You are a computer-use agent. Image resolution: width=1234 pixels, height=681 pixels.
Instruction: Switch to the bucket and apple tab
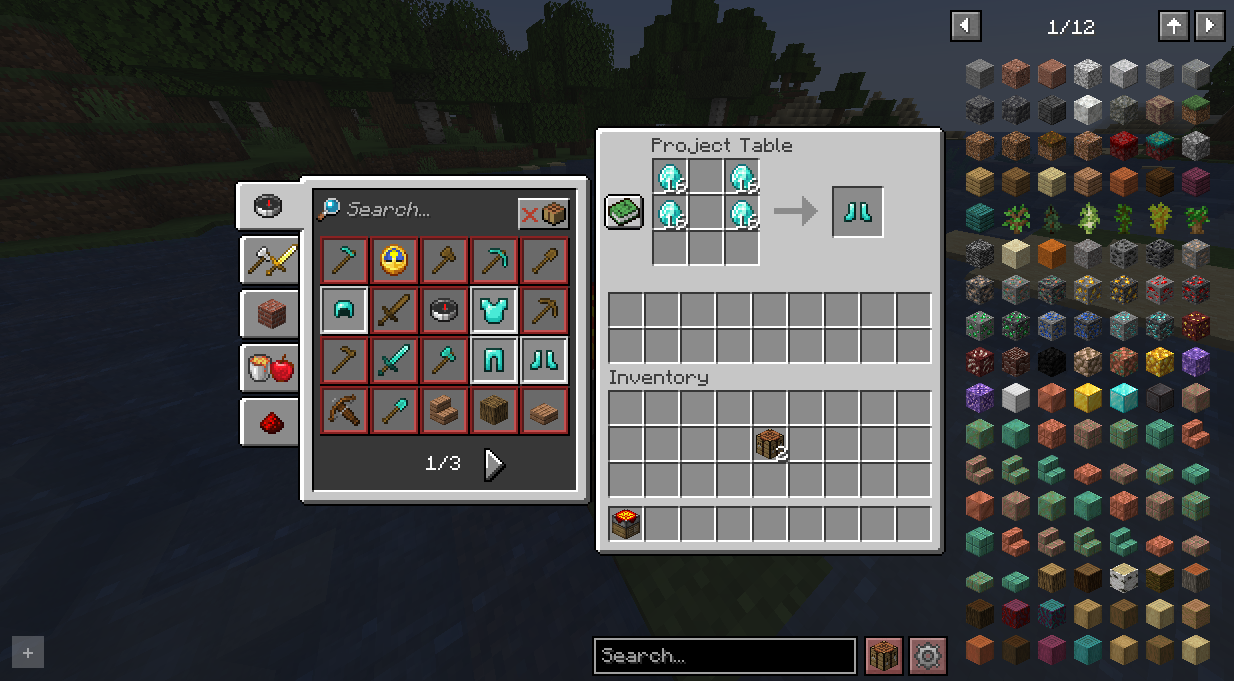point(270,368)
